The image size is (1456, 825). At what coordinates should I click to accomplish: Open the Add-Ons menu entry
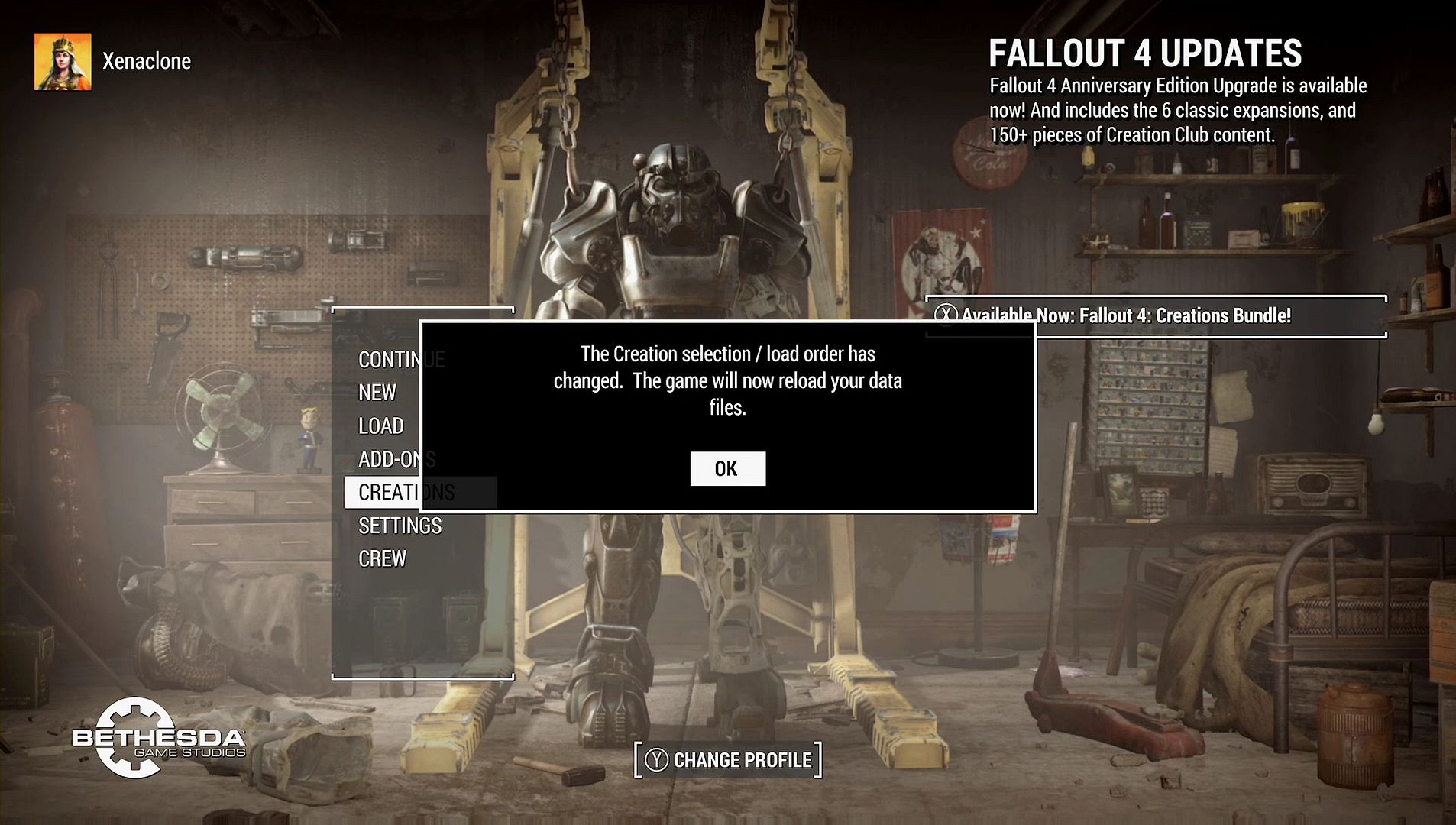click(x=387, y=459)
